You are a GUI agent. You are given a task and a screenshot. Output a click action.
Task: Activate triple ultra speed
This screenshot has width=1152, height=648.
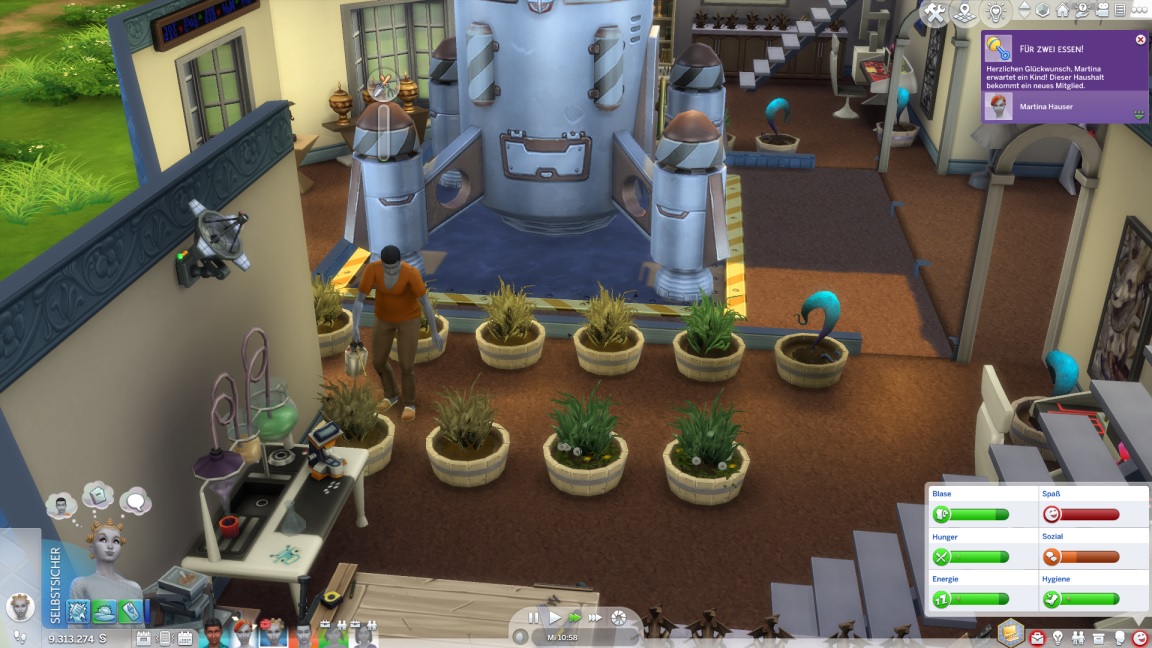(596, 618)
